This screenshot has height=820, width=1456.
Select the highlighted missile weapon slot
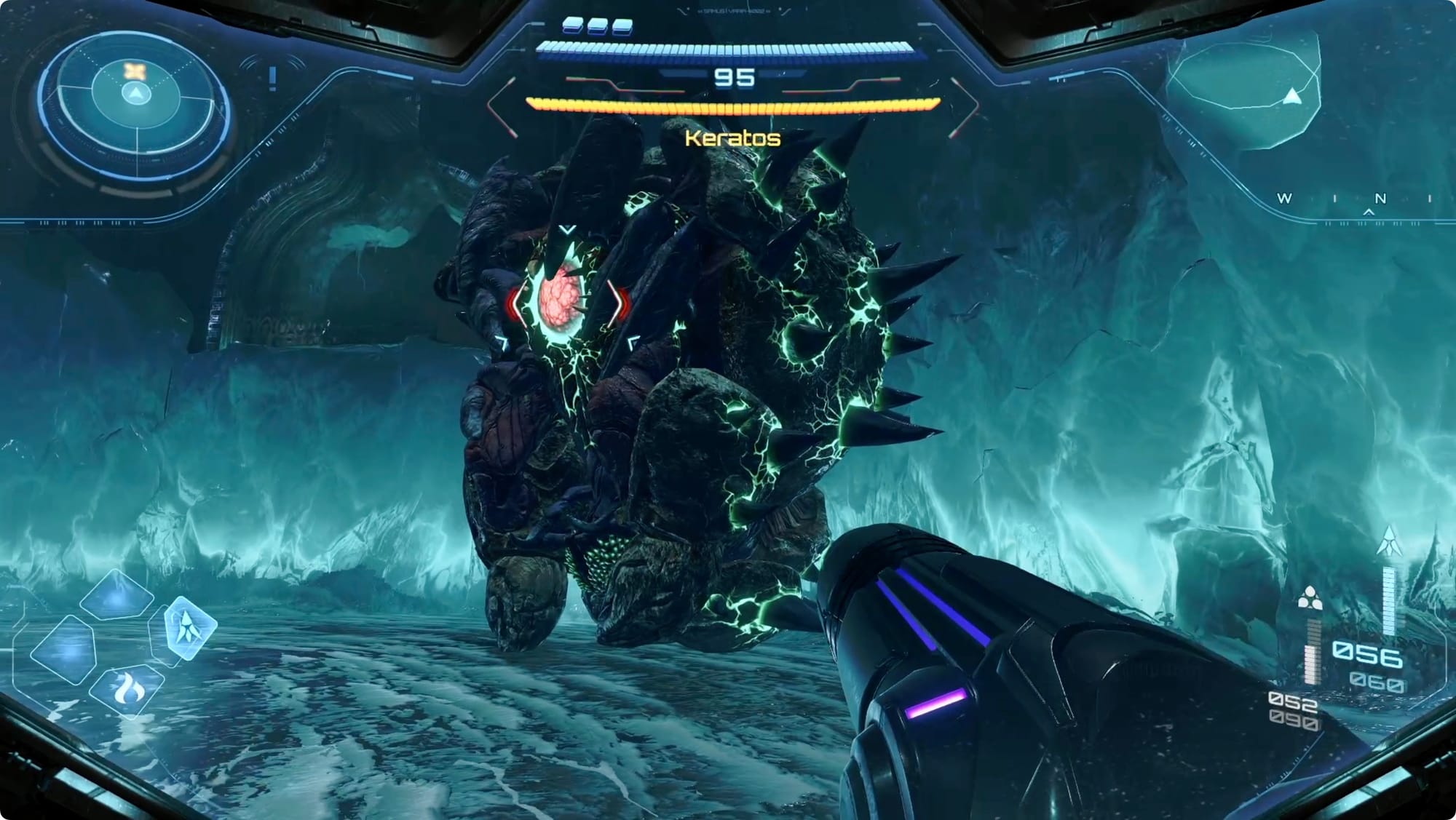pyautogui.click(x=188, y=627)
